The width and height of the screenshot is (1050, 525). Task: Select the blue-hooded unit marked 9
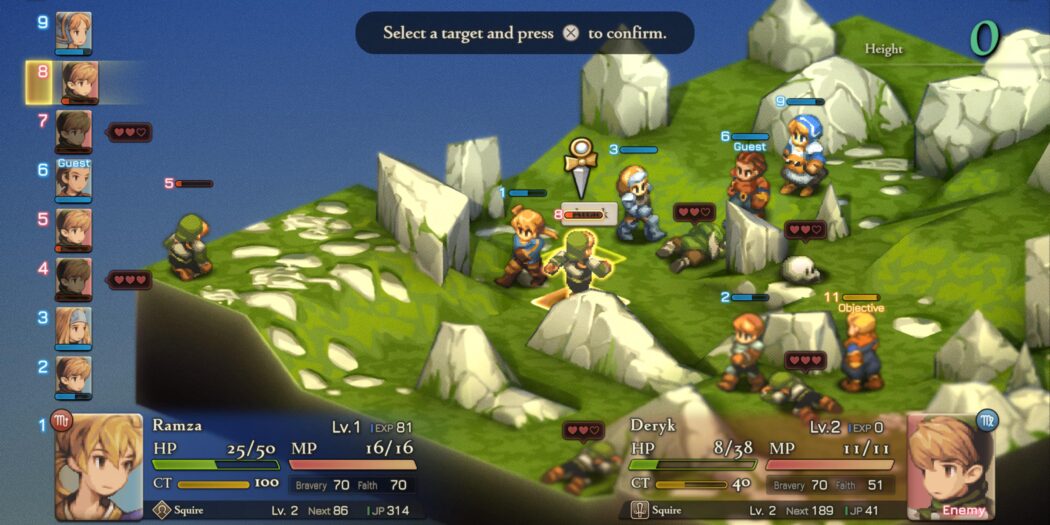(801, 155)
